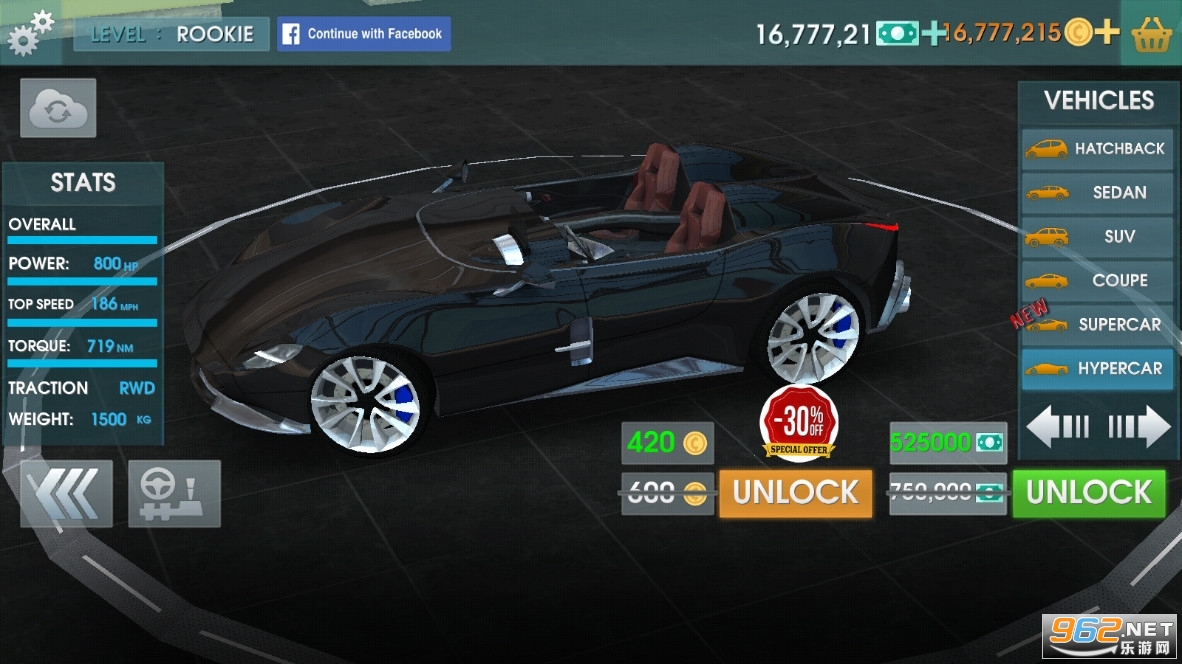
Task: Unlock the car with gold coins
Action: 795,492
